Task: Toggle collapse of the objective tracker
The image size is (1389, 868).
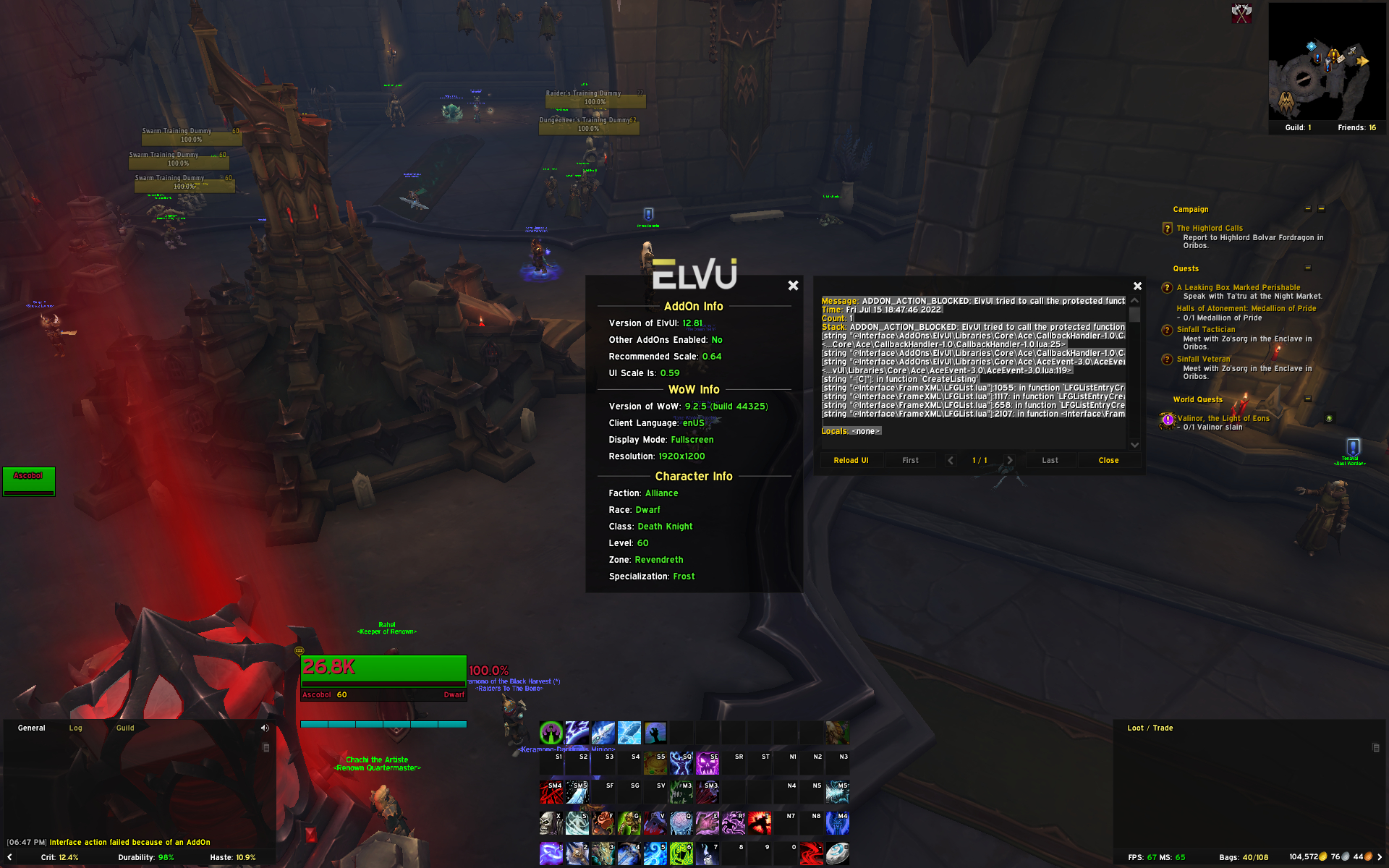Action: (x=1320, y=209)
